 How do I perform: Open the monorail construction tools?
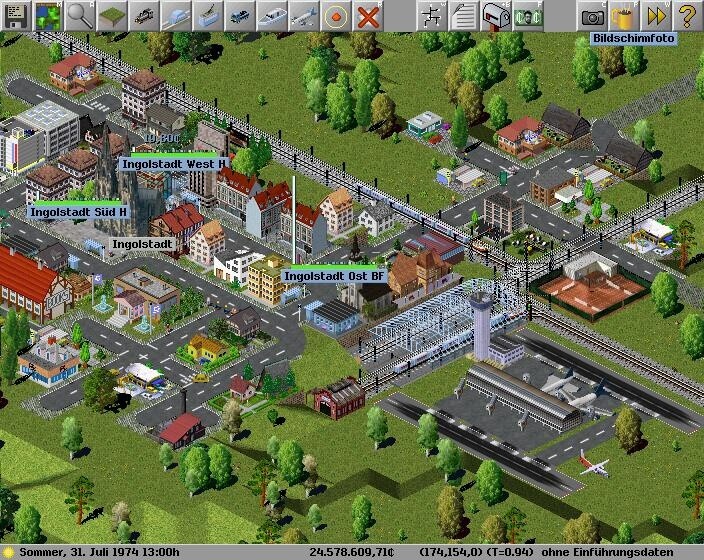click(x=176, y=15)
